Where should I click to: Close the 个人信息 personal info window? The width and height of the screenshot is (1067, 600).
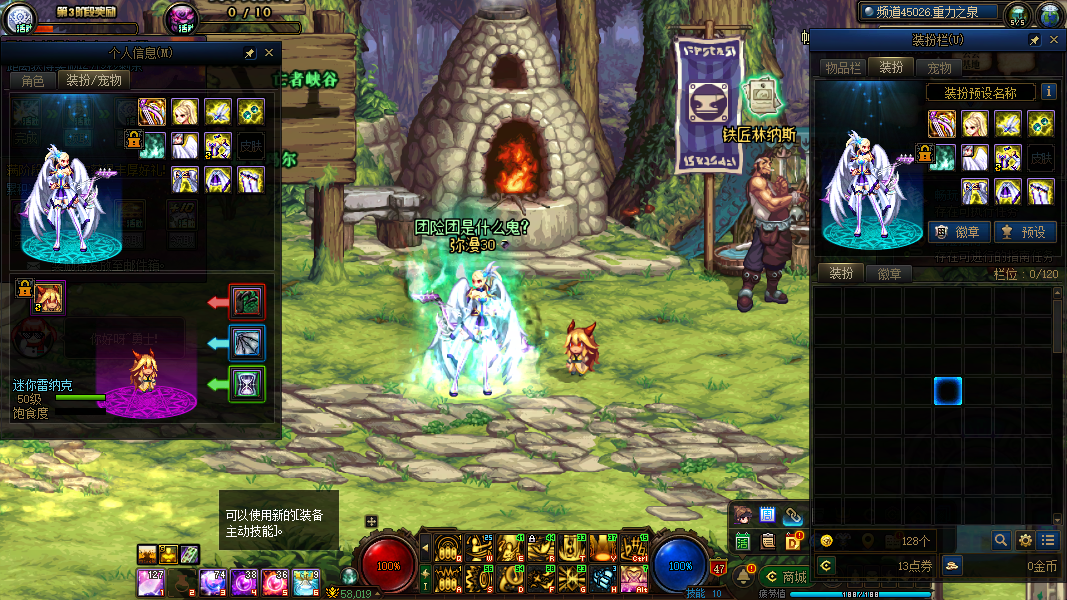click(x=269, y=53)
